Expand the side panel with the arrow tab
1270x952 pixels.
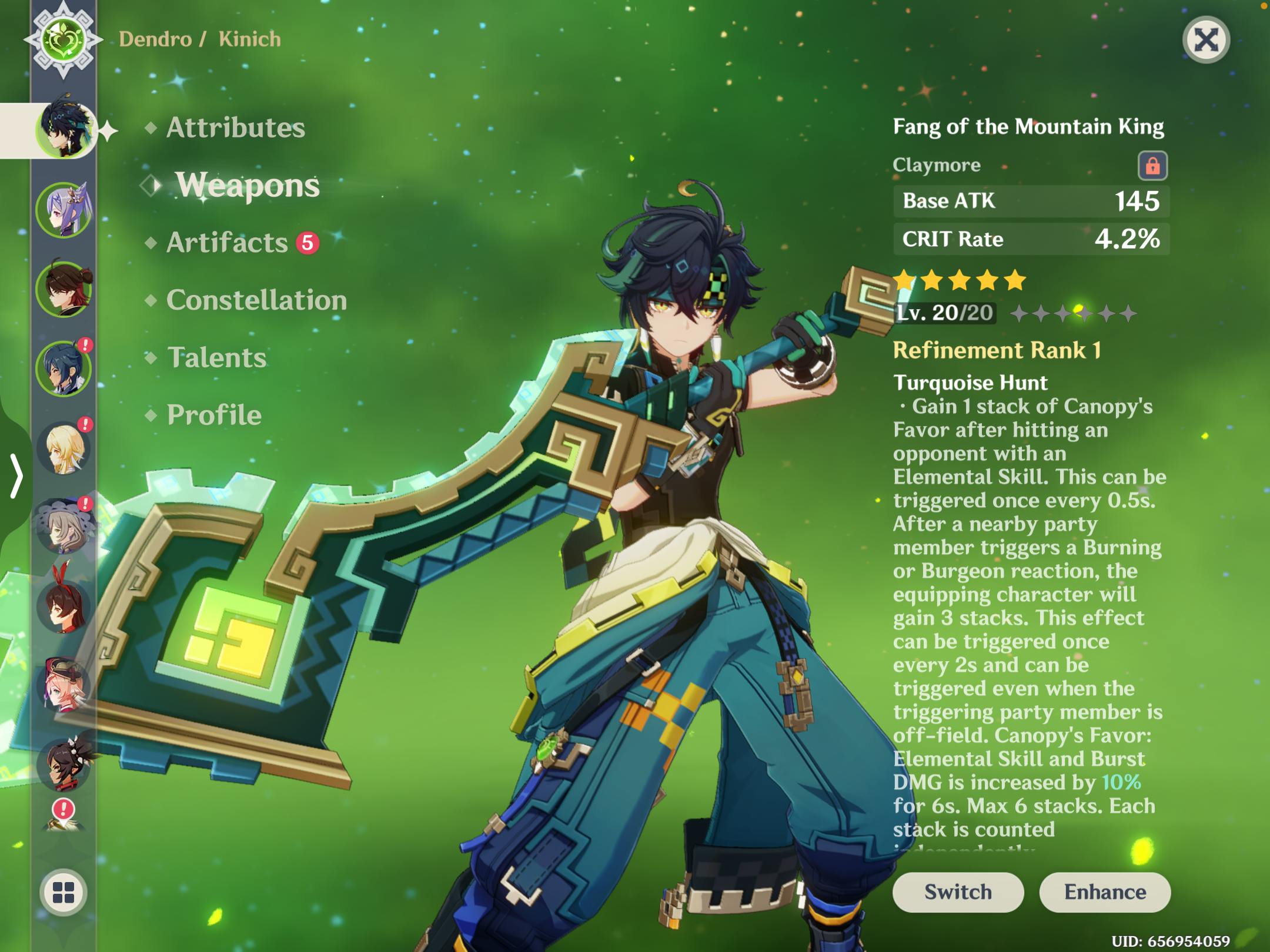[x=16, y=476]
